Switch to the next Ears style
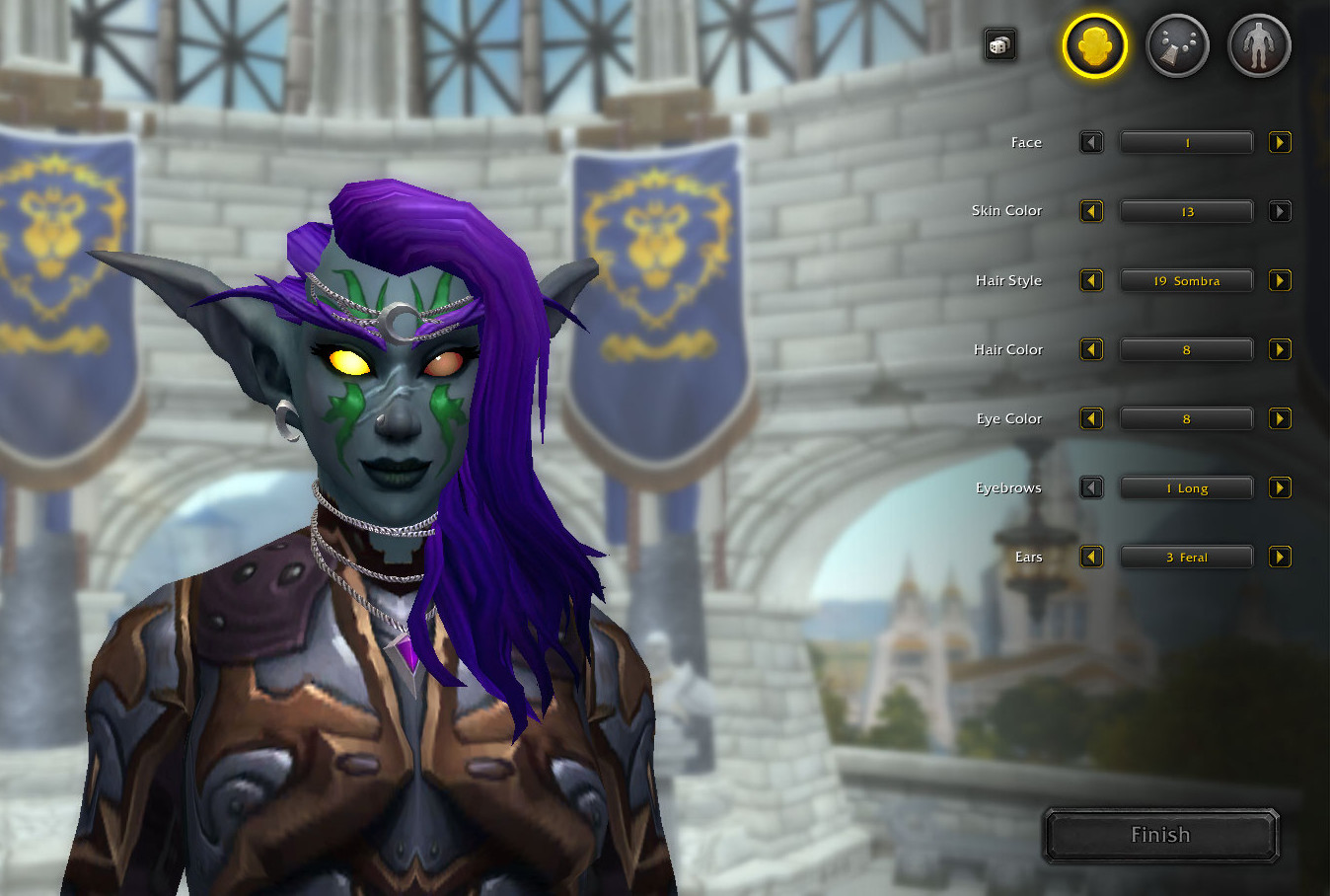 (1280, 557)
